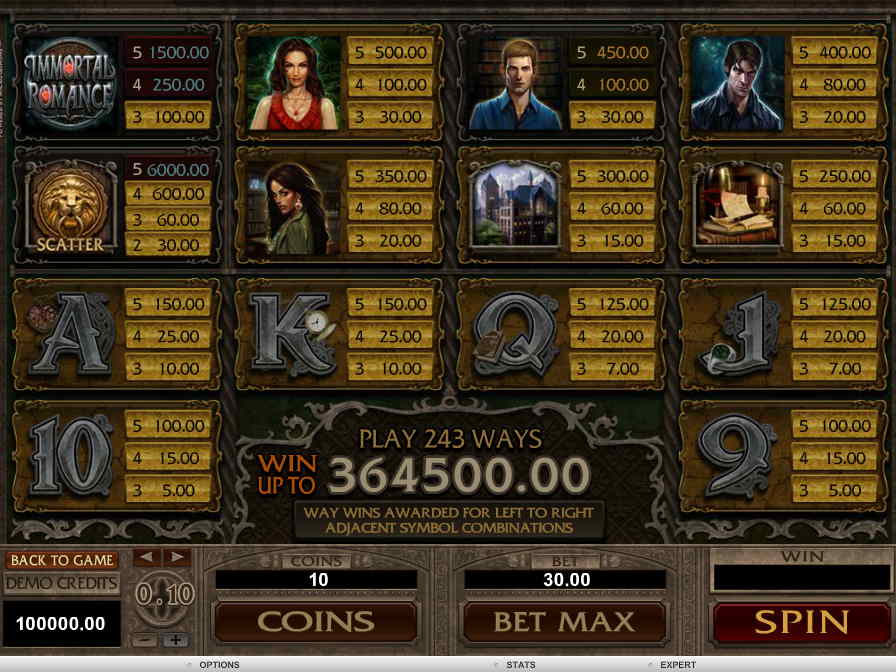Go to previous paytable page arrow
Image resolution: width=896 pixels, height=672 pixels.
pos(146,556)
